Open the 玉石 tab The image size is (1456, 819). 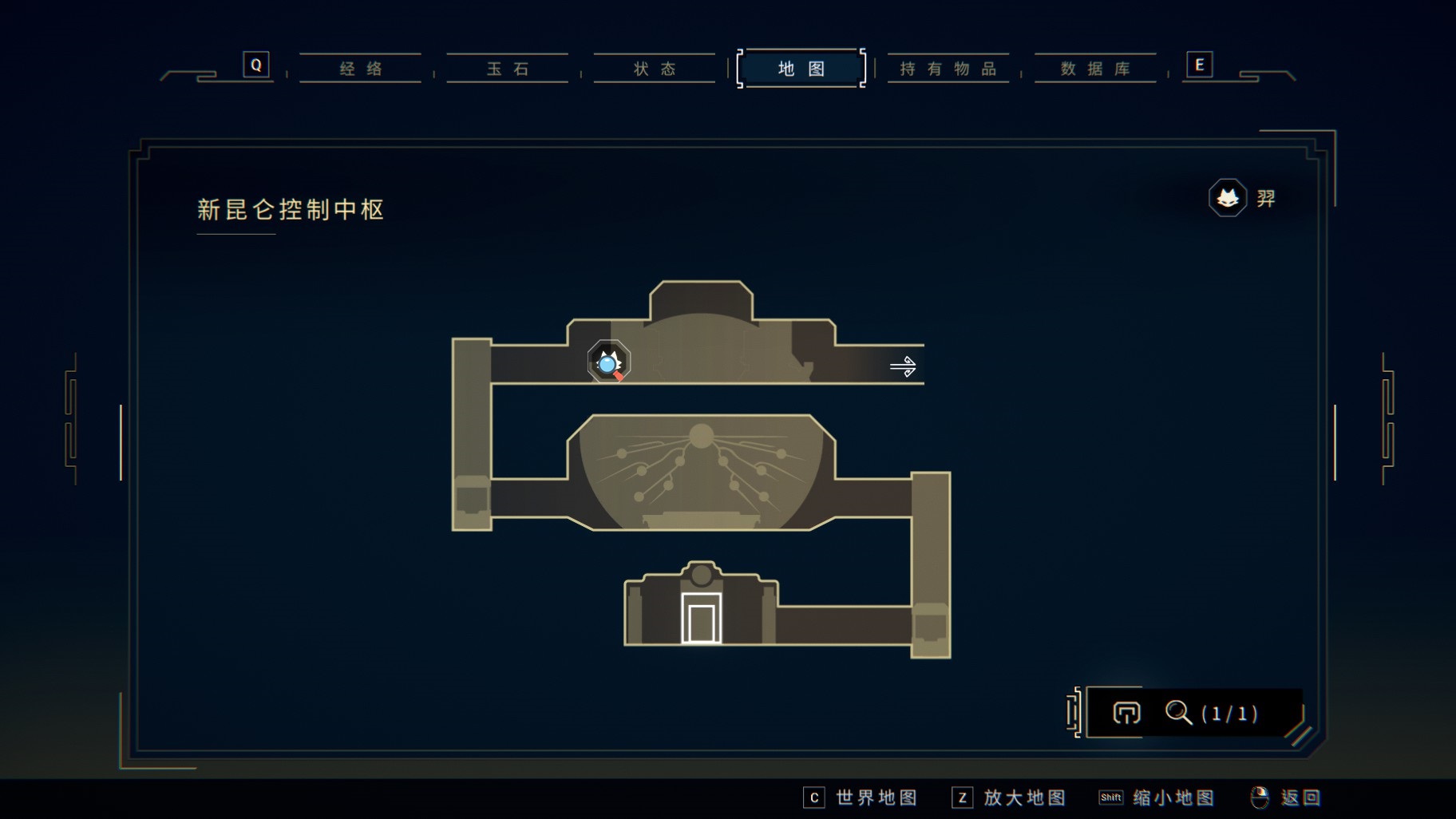[508, 69]
